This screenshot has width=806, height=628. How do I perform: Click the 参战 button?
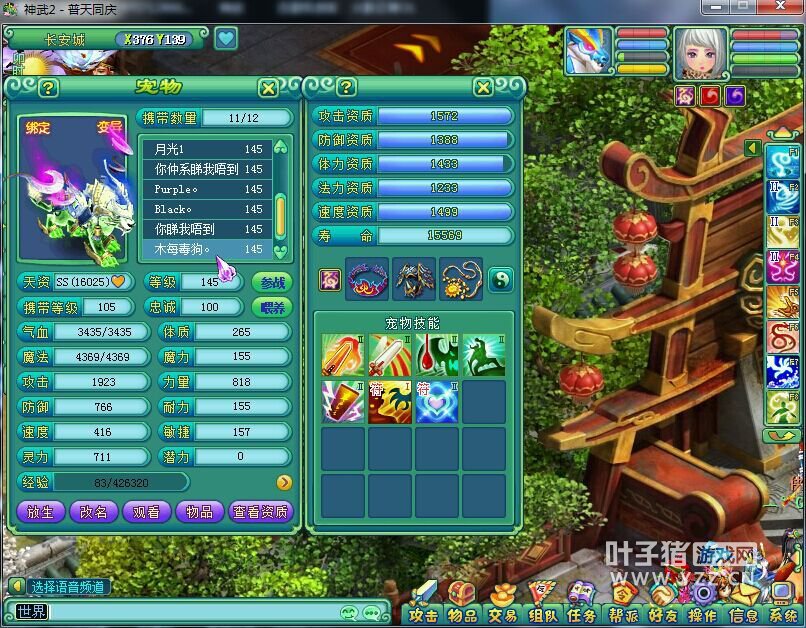(271, 282)
